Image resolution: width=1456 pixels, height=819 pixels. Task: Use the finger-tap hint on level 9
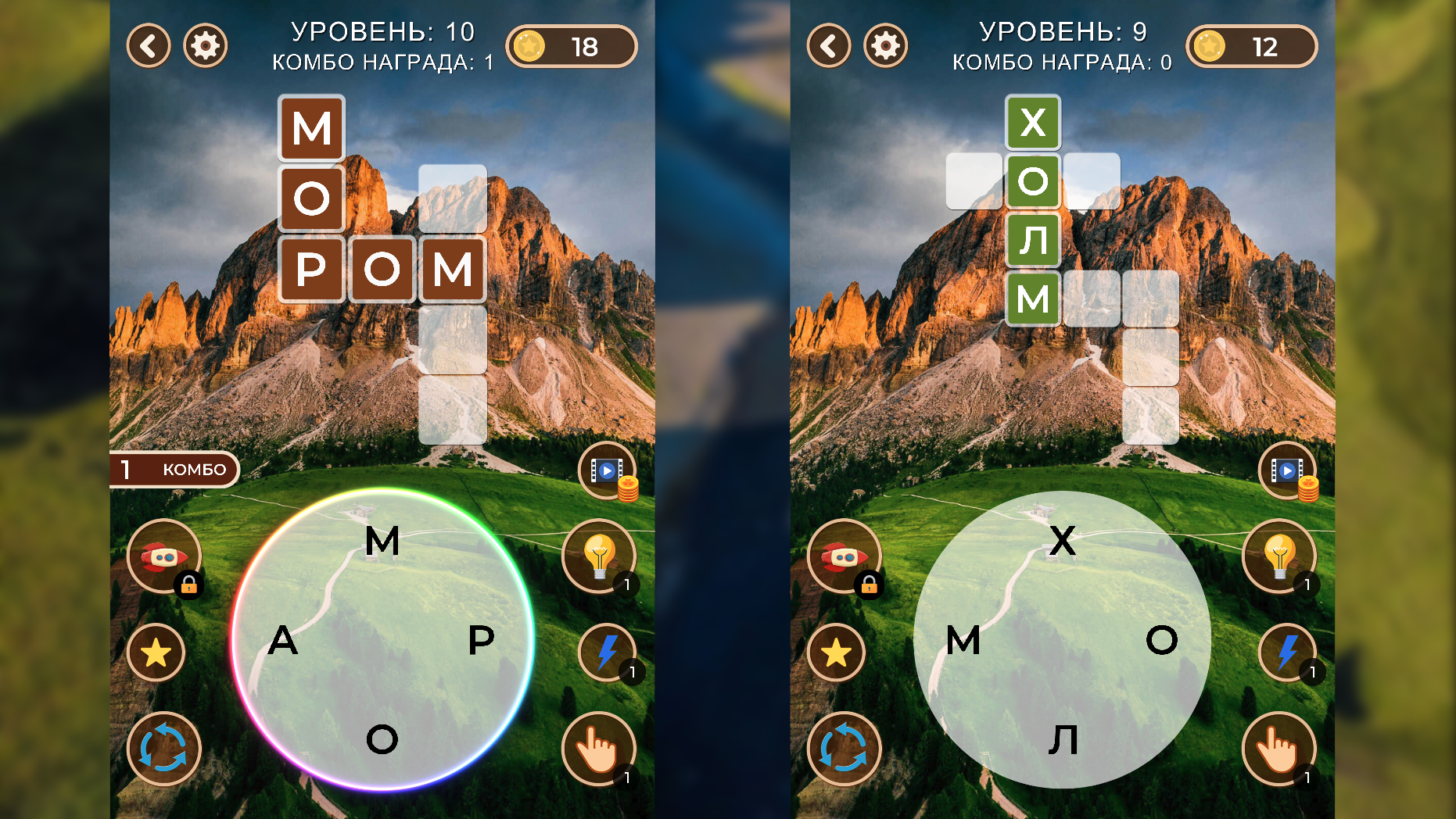[1279, 749]
